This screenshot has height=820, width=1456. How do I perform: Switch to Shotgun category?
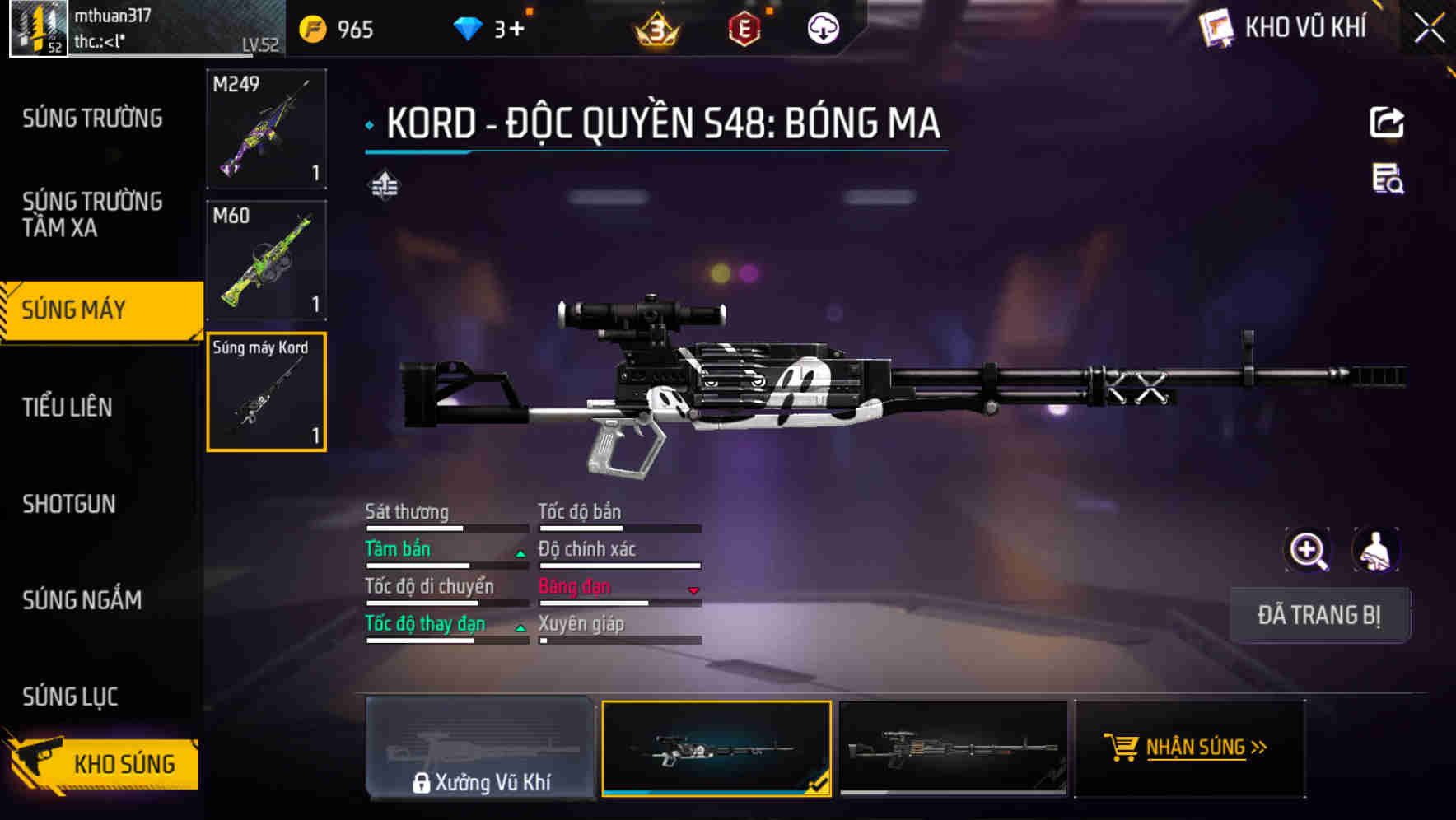pos(69,504)
